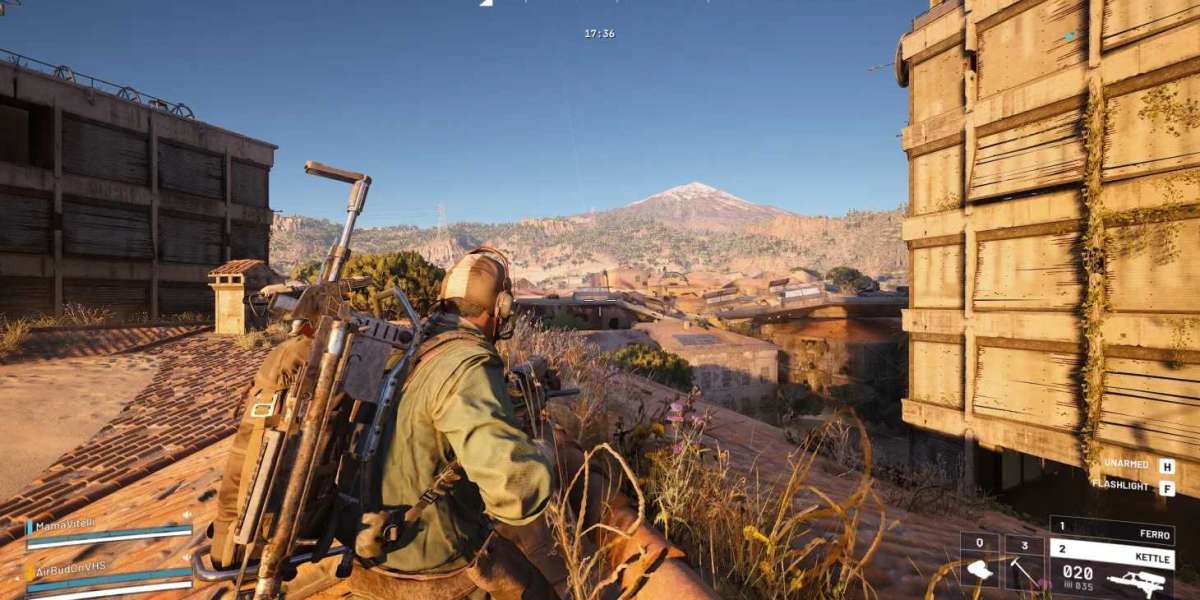Select squad member MamaVitelli's name

pos(67,525)
